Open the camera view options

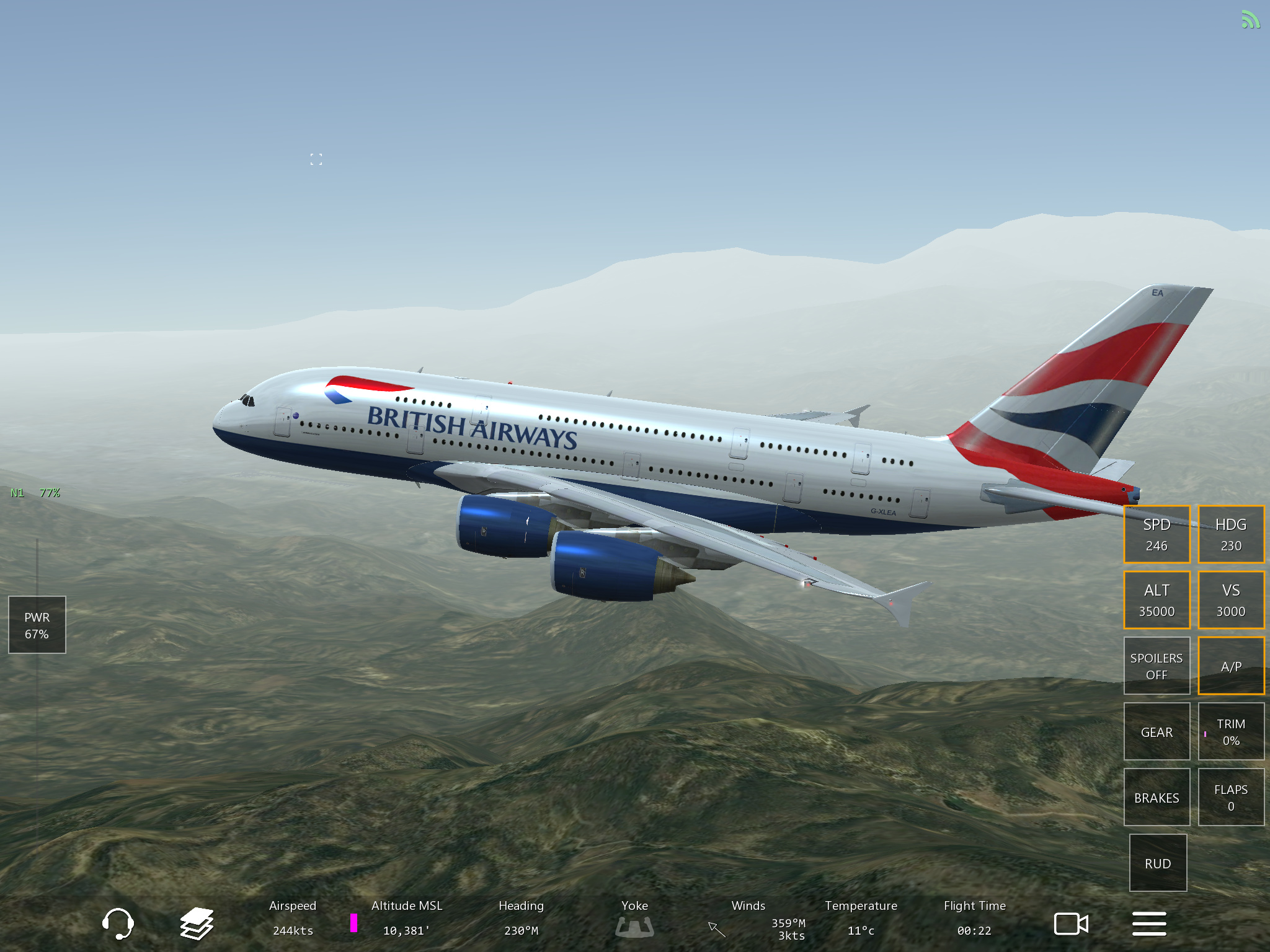(1071, 923)
